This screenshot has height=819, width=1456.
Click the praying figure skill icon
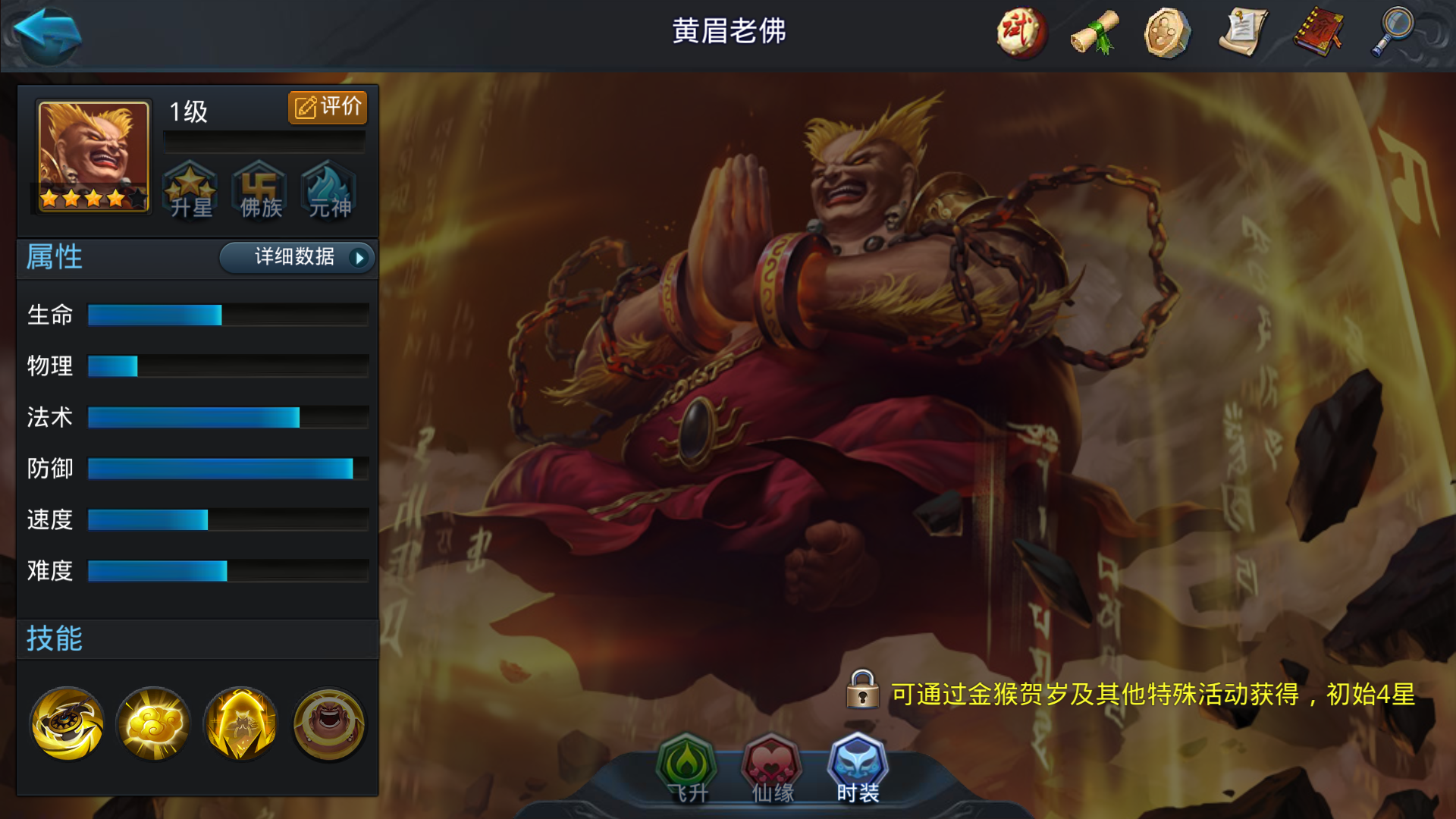click(240, 723)
